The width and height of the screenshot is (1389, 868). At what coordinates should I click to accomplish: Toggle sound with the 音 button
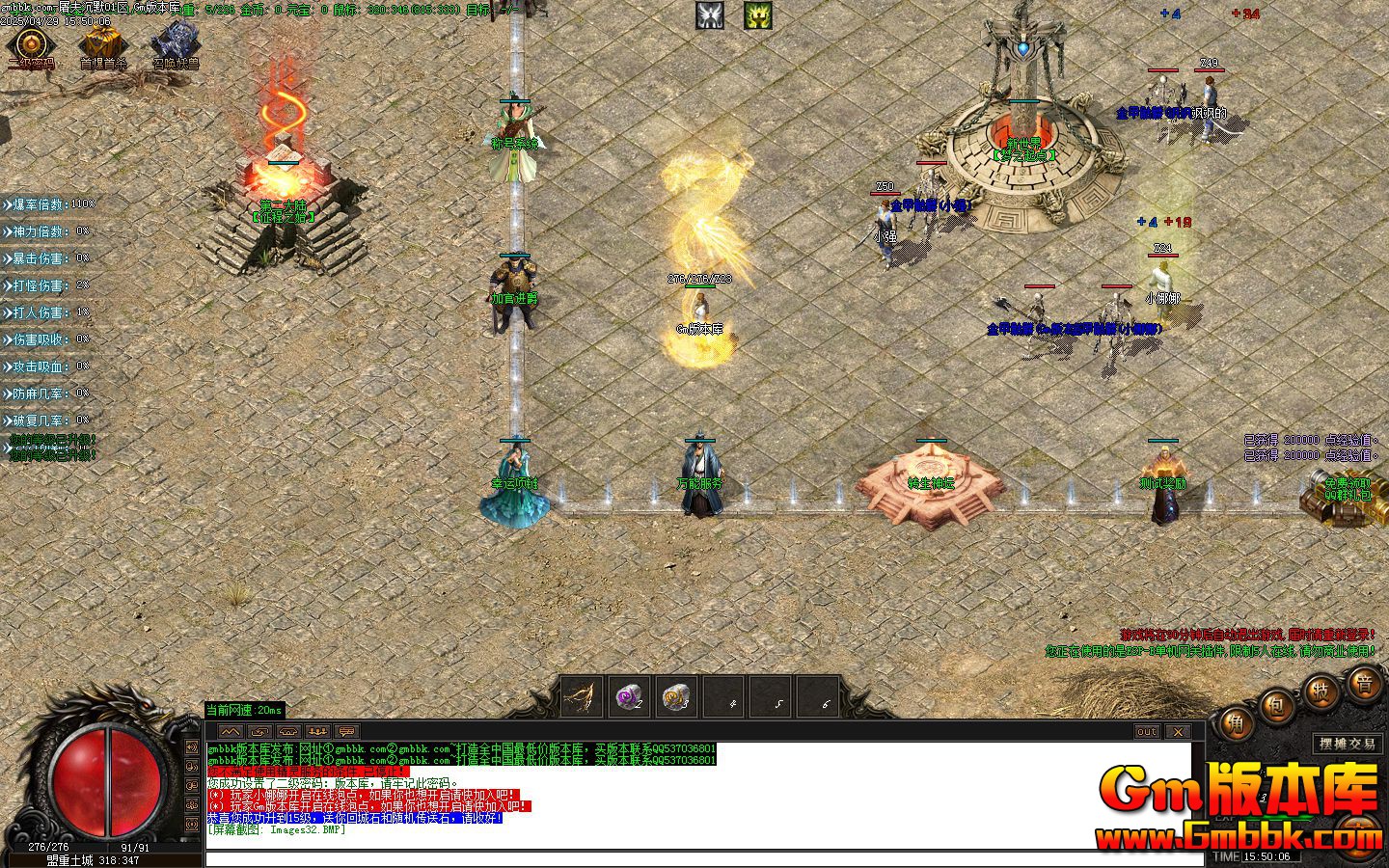pos(1363,686)
